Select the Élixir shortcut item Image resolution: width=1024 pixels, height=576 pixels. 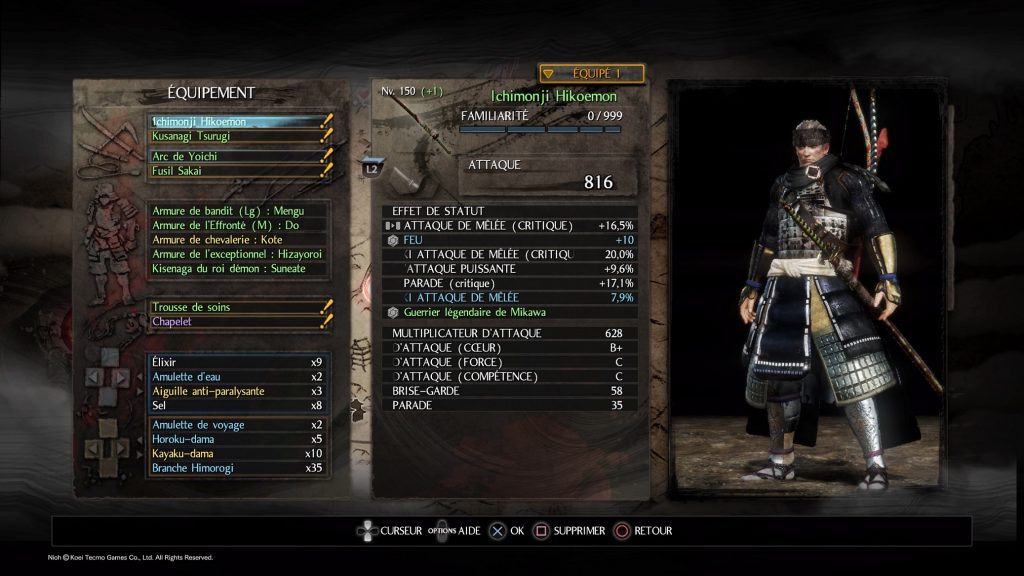236,362
